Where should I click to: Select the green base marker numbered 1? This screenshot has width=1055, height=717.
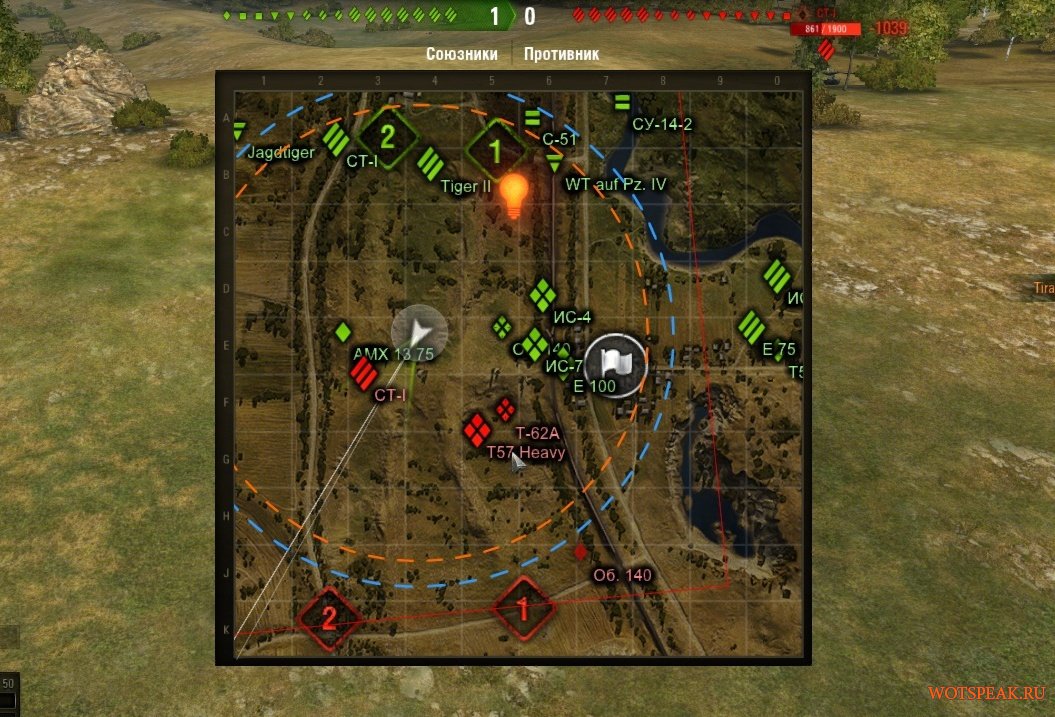[494, 151]
